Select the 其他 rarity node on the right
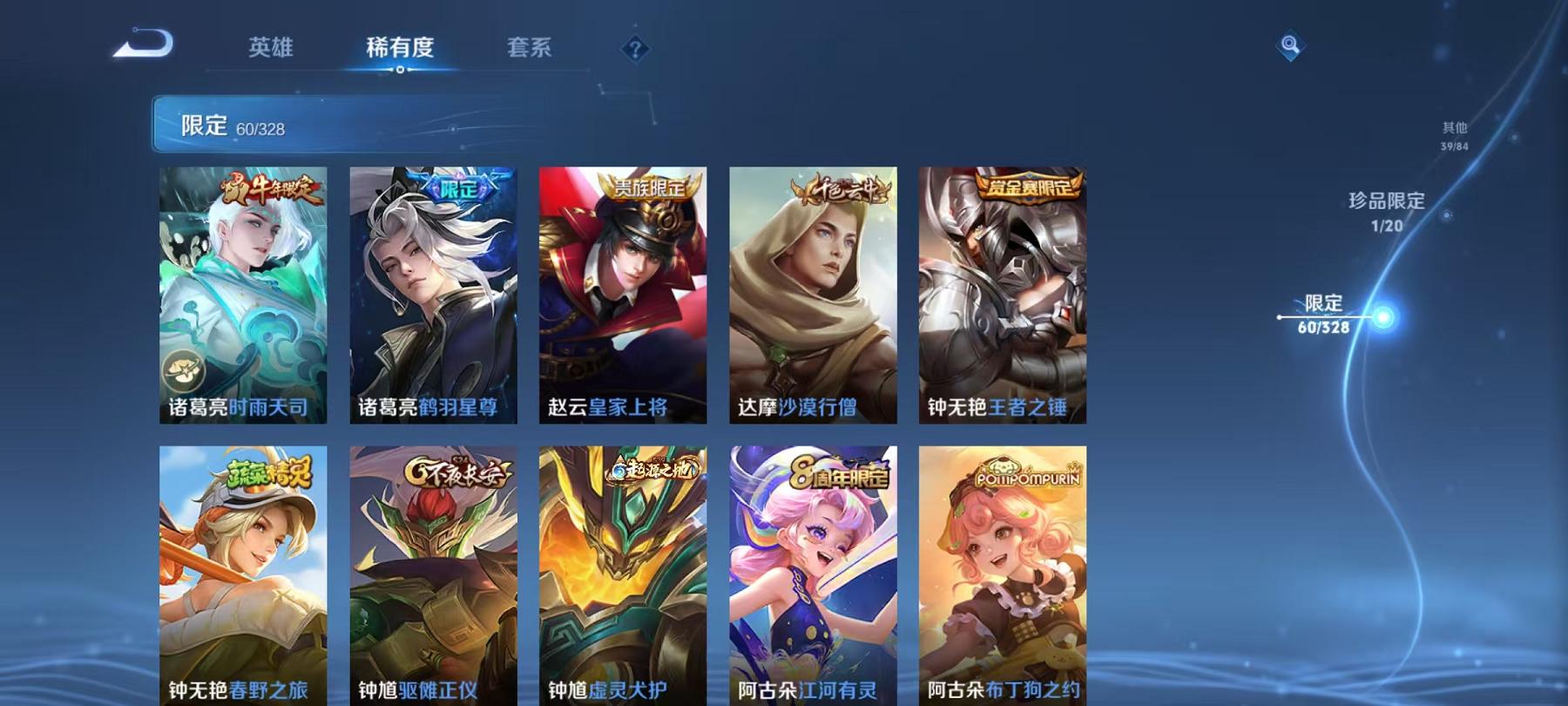 pos(1456,132)
